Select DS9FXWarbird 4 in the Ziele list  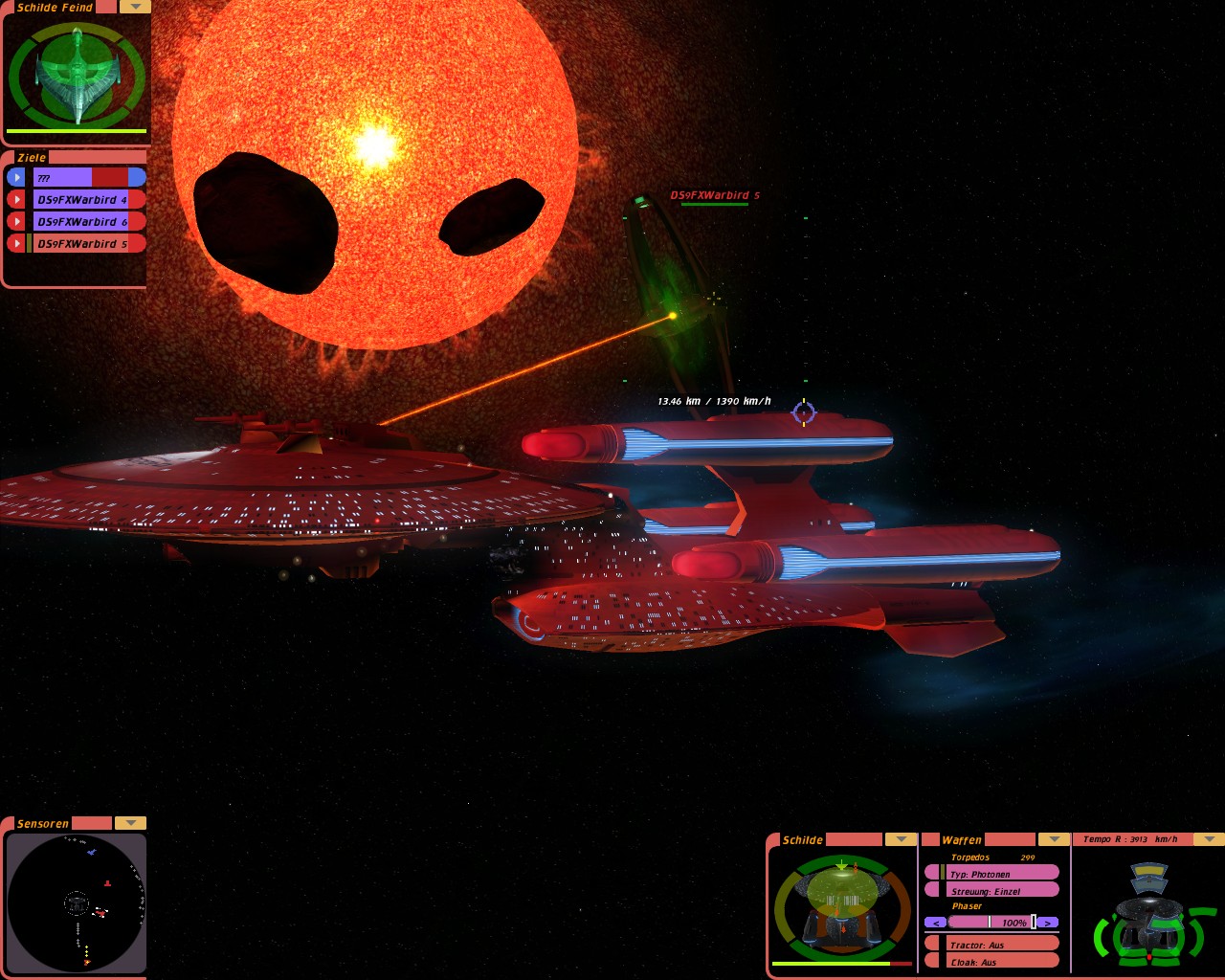point(82,200)
